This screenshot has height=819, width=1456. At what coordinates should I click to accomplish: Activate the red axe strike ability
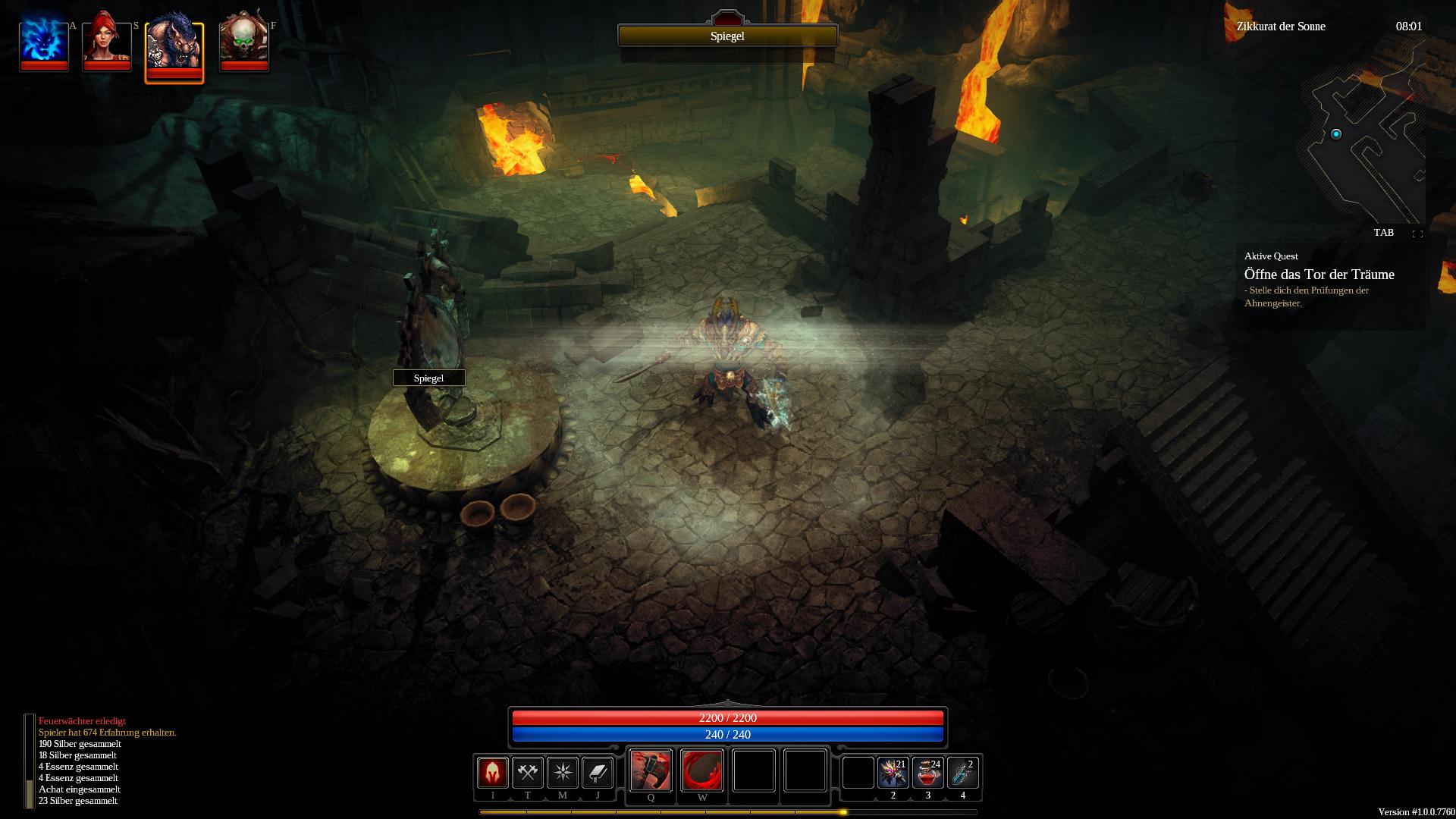(651, 770)
